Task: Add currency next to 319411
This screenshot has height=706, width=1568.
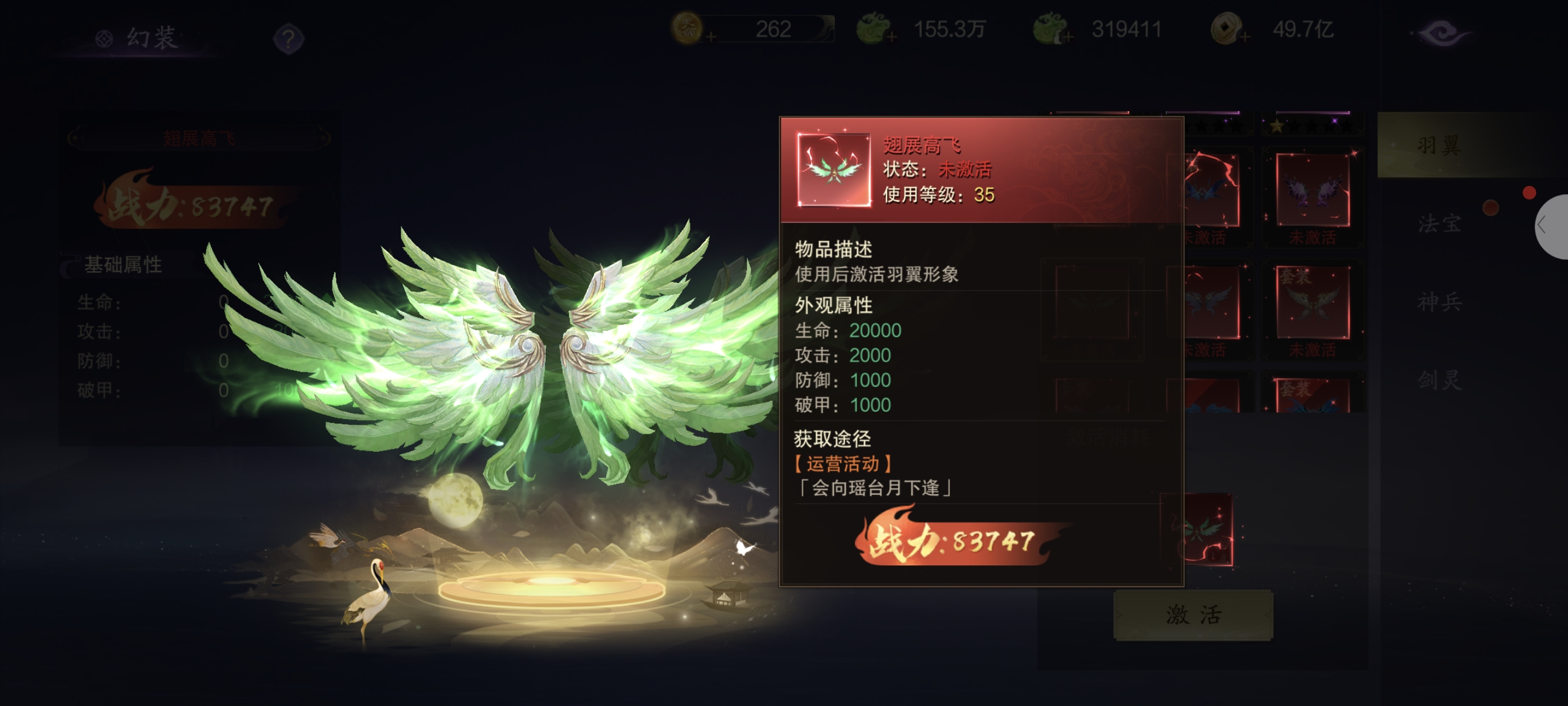Action: [x=1068, y=38]
